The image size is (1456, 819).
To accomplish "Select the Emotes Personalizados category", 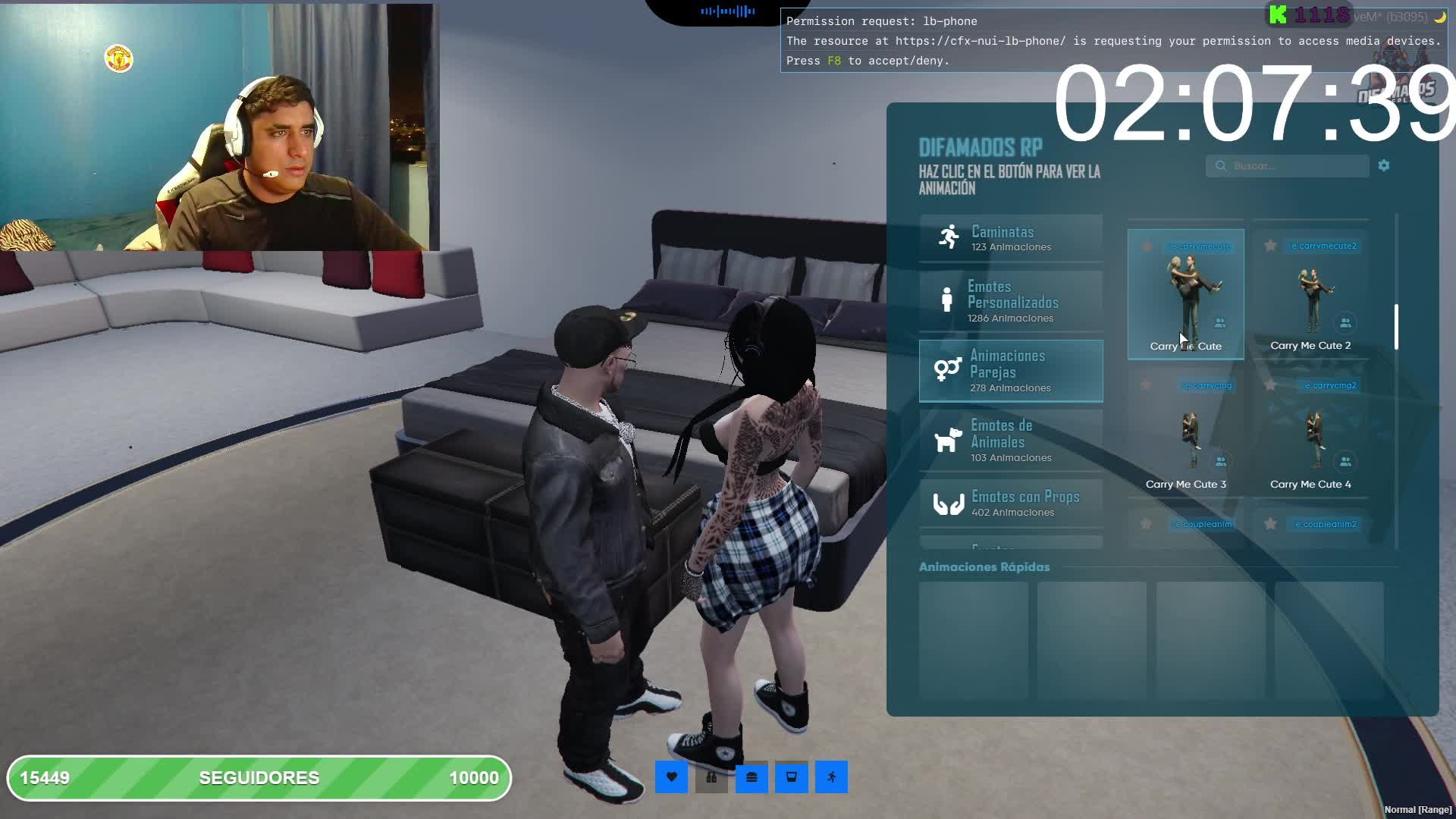I will [x=1011, y=301].
